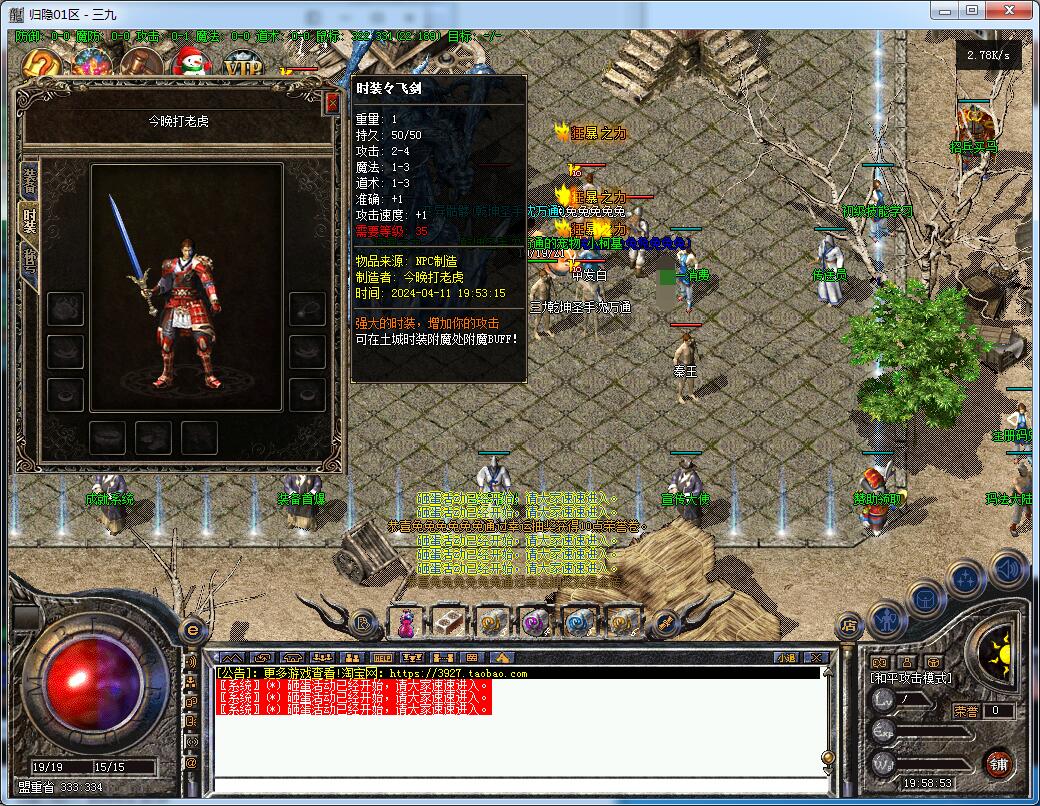The image size is (1040, 806).
Task: Close the character equipment panel
Action: [332, 102]
